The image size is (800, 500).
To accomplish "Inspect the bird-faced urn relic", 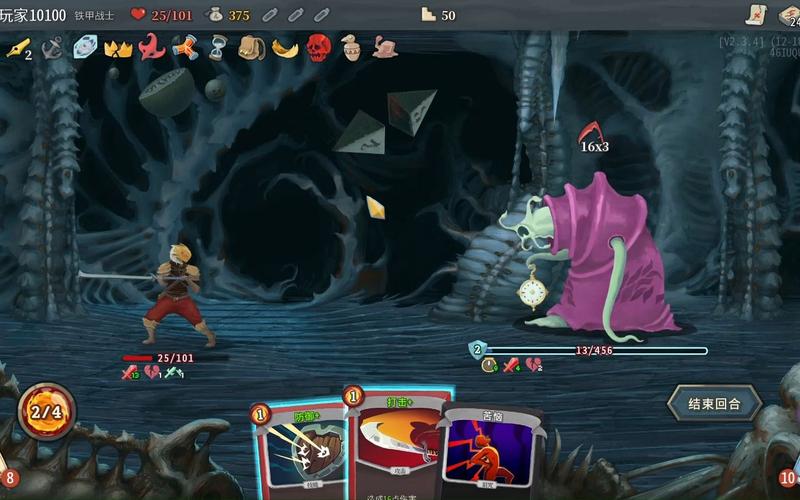I will click(351, 47).
